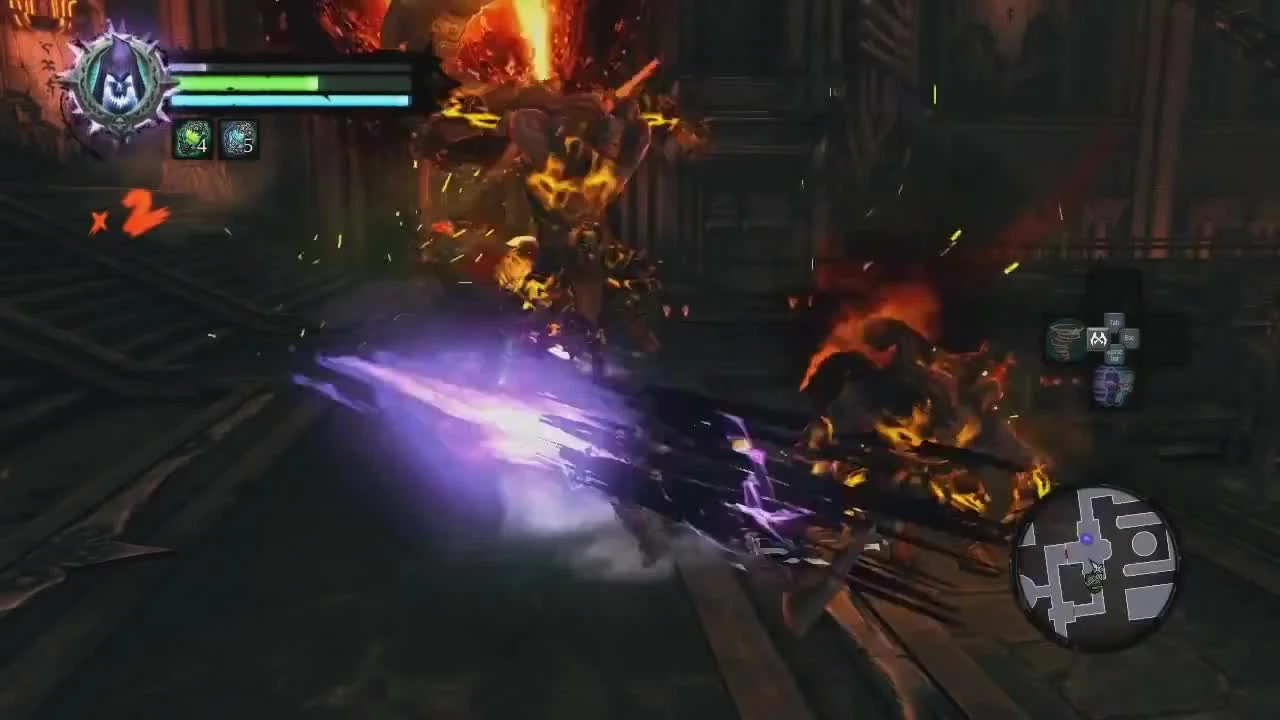Click the green health bar
The image size is (1280, 720).
(250, 81)
